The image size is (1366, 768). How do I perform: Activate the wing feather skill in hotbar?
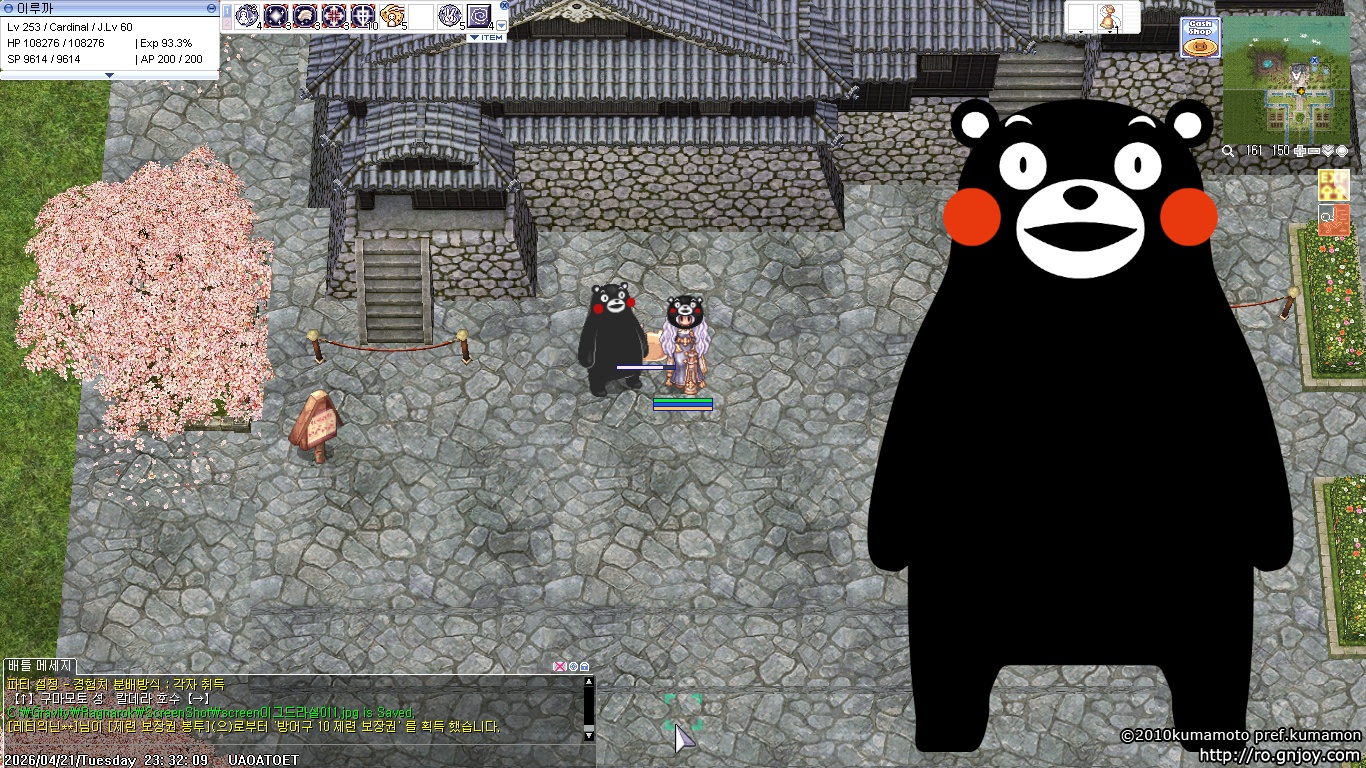click(305, 16)
